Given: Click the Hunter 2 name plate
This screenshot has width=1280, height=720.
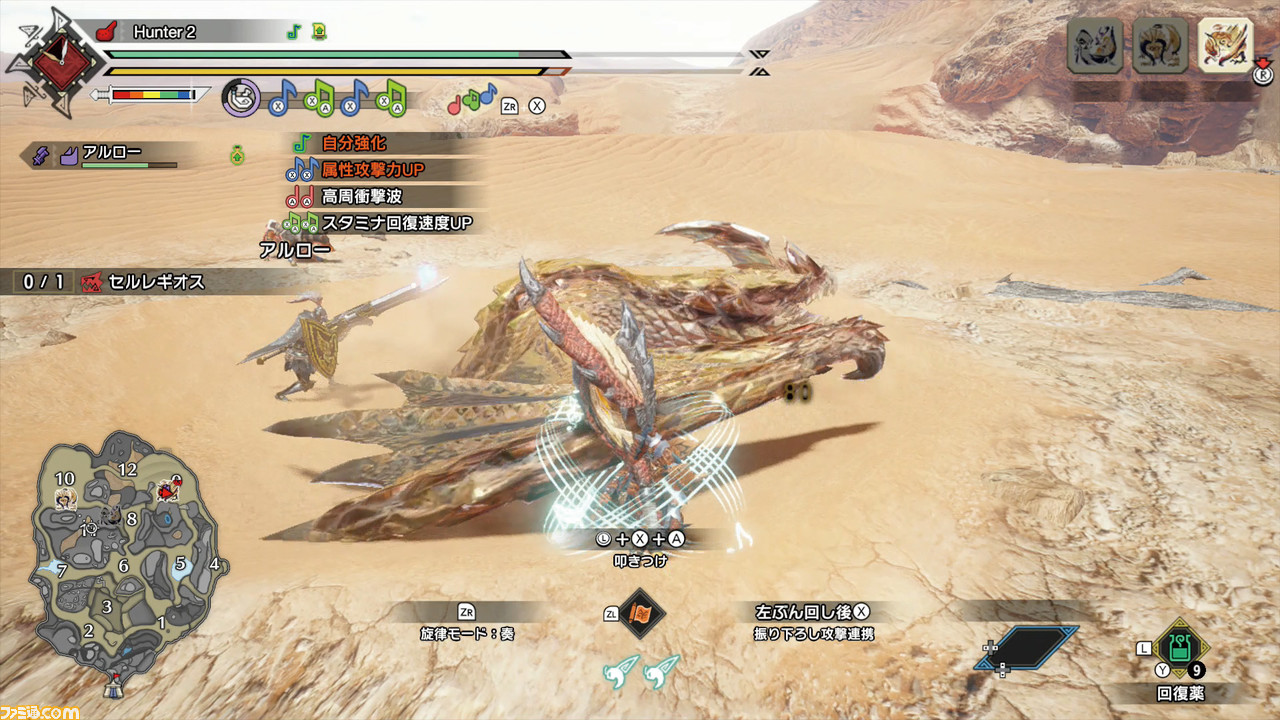Looking at the screenshot, I should [165, 32].
